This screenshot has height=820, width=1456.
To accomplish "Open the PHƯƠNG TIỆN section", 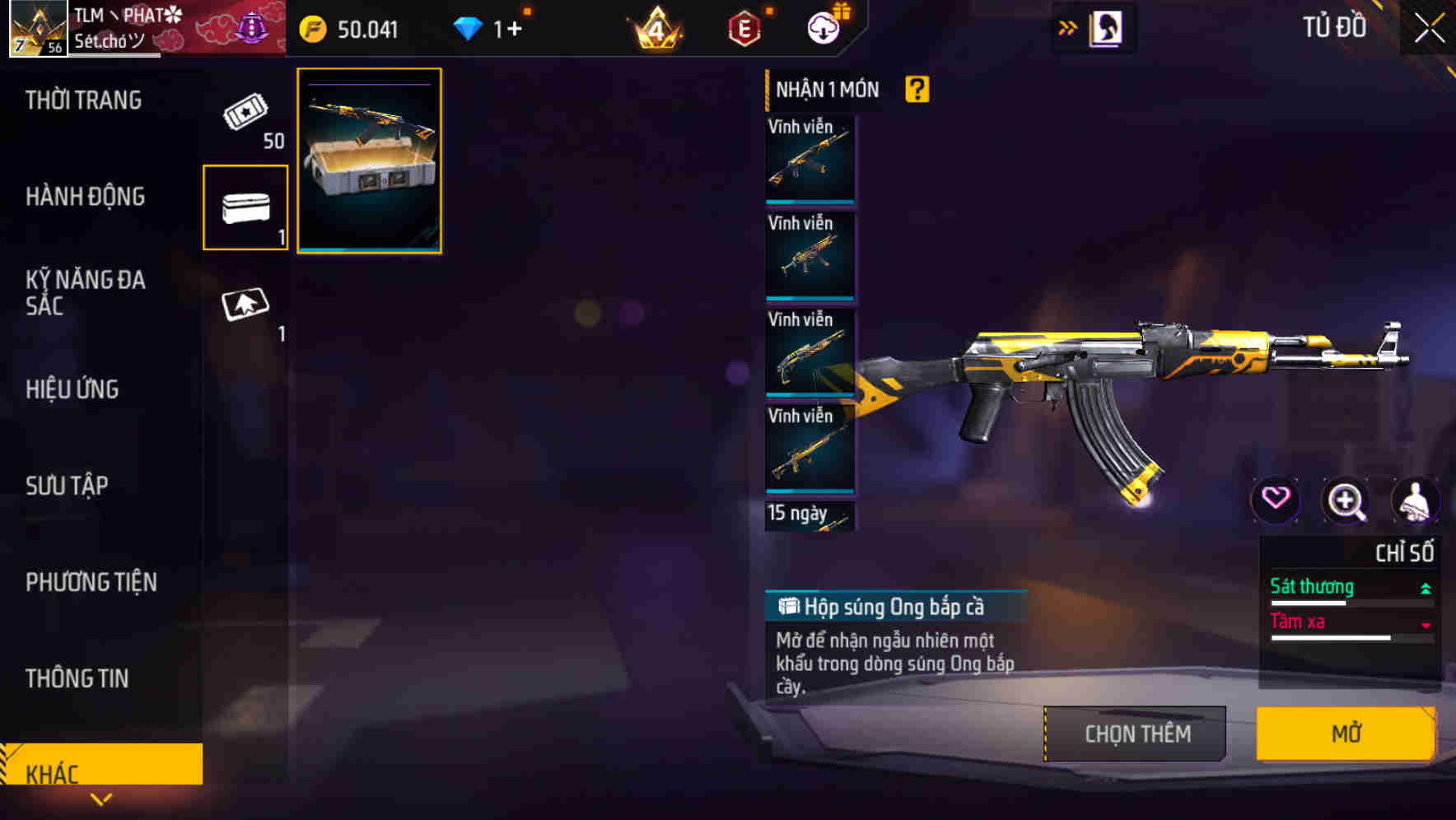I will (x=91, y=583).
